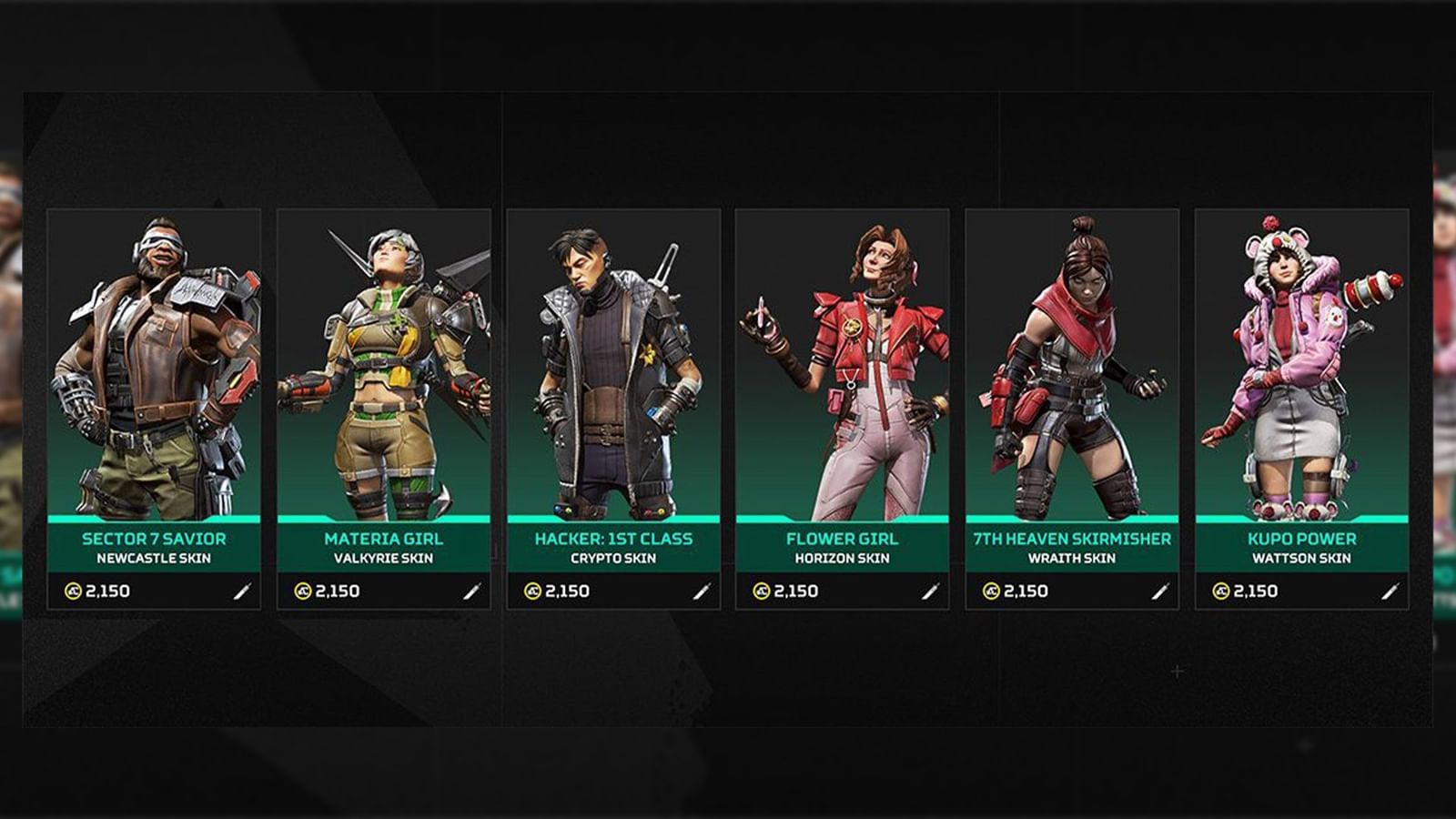
Task: Open the Materia Girl Valkyrie skin card
Action: [385, 364]
